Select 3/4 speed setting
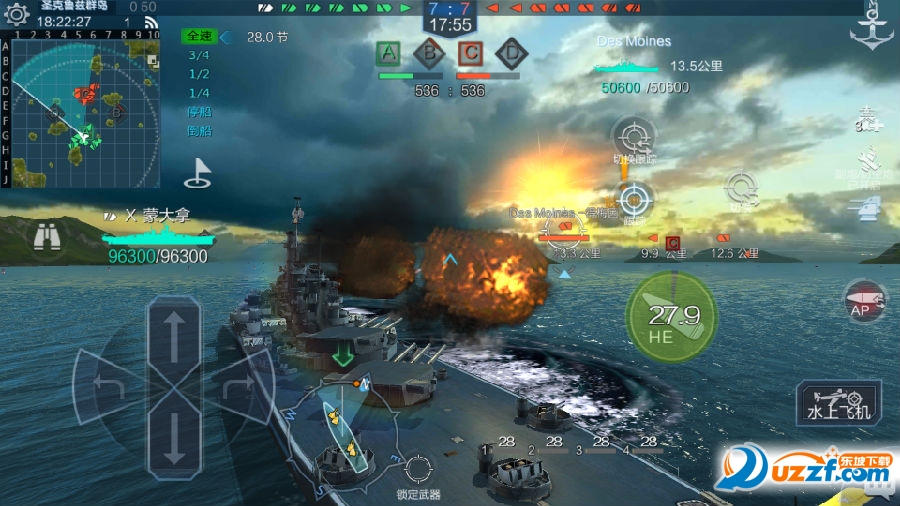 pyautogui.click(x=198, y=55)
